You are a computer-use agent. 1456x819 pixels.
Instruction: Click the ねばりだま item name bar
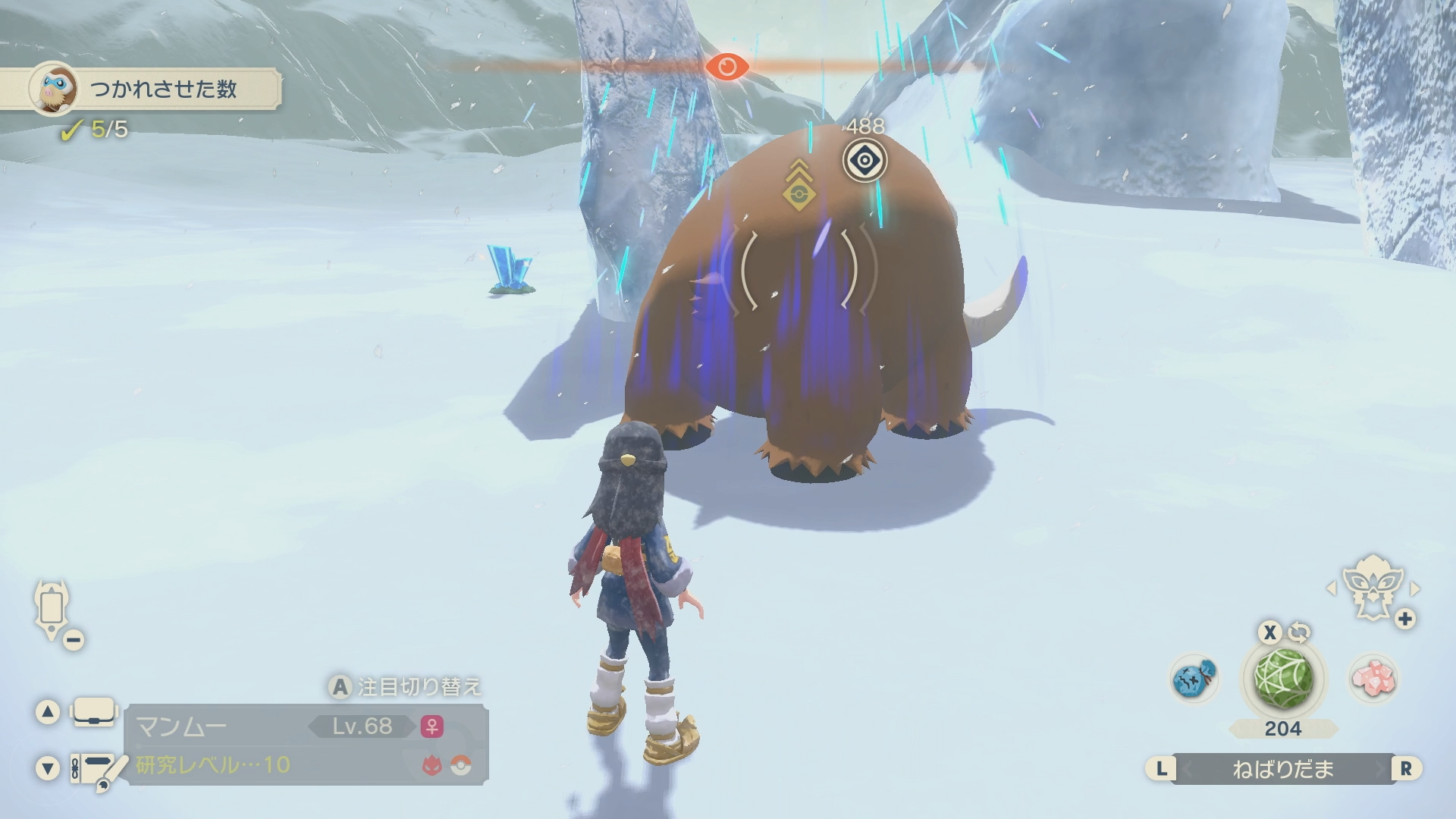1282,769
